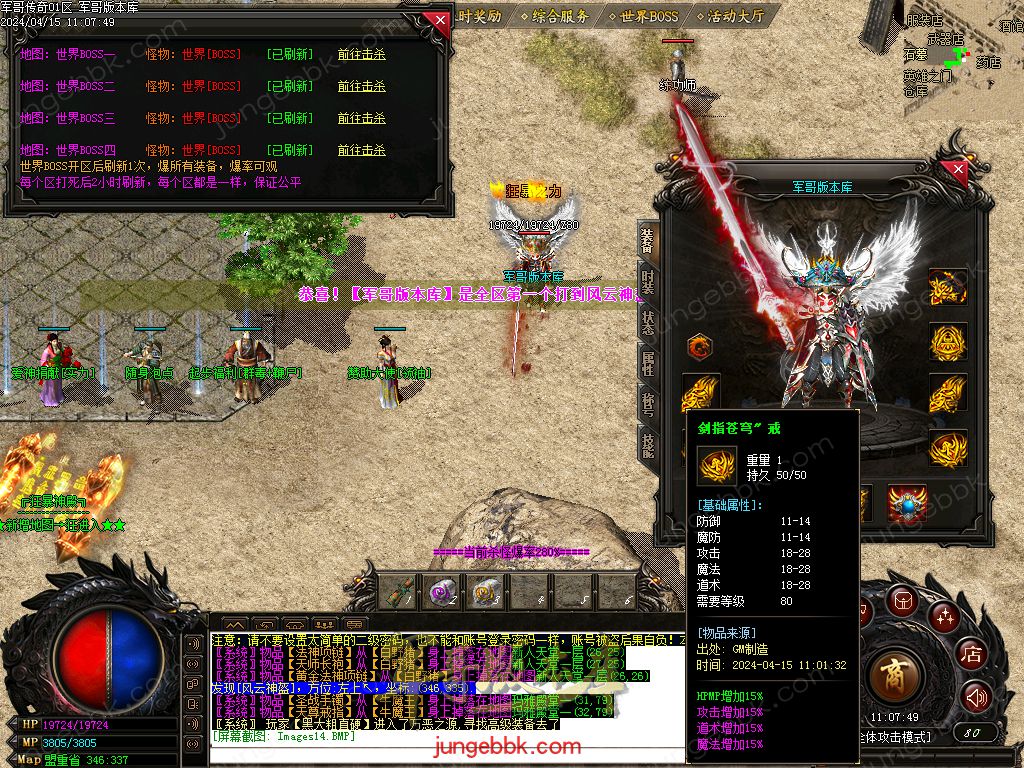Click 前往击杀 link for 世界BOSS一

coord(361,54)
